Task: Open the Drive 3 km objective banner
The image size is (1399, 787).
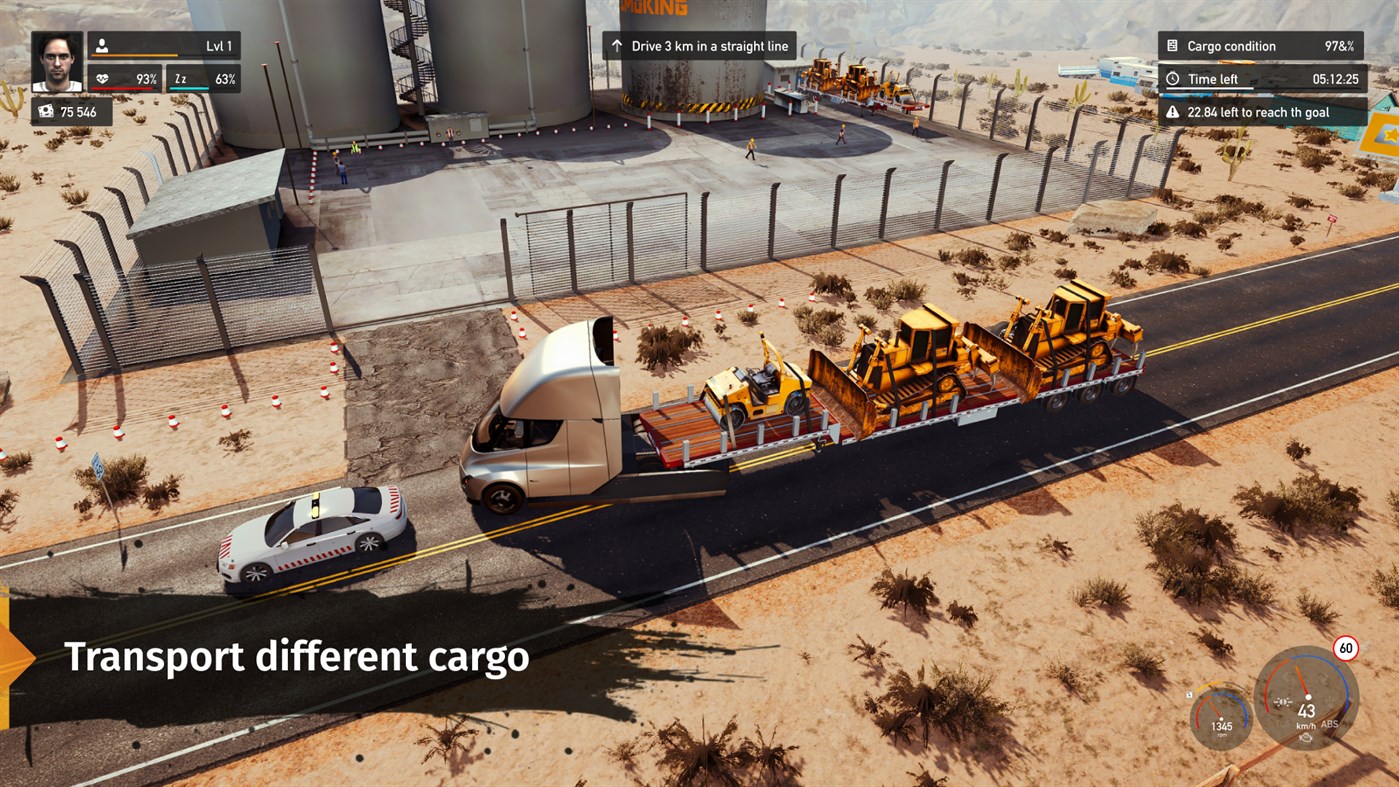Action: click(x=702, y=45)
